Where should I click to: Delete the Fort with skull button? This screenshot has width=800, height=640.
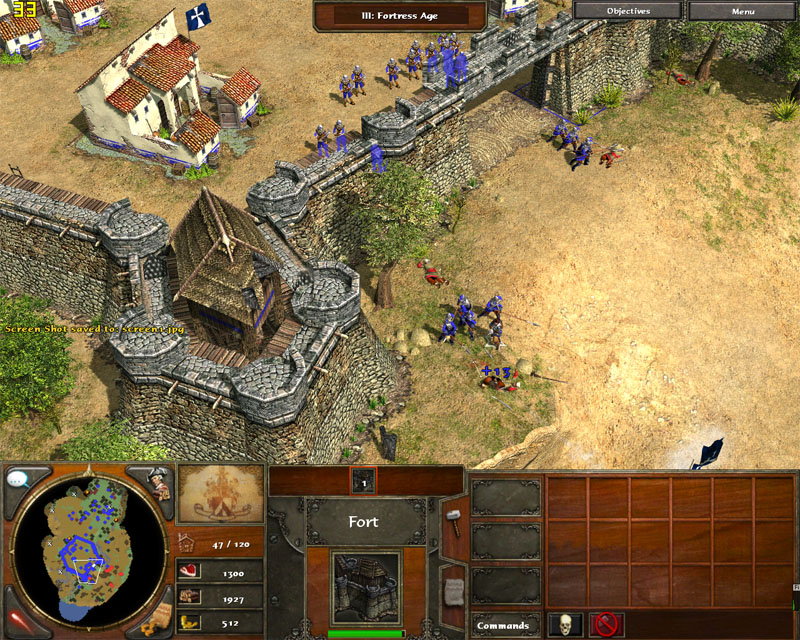563,625
